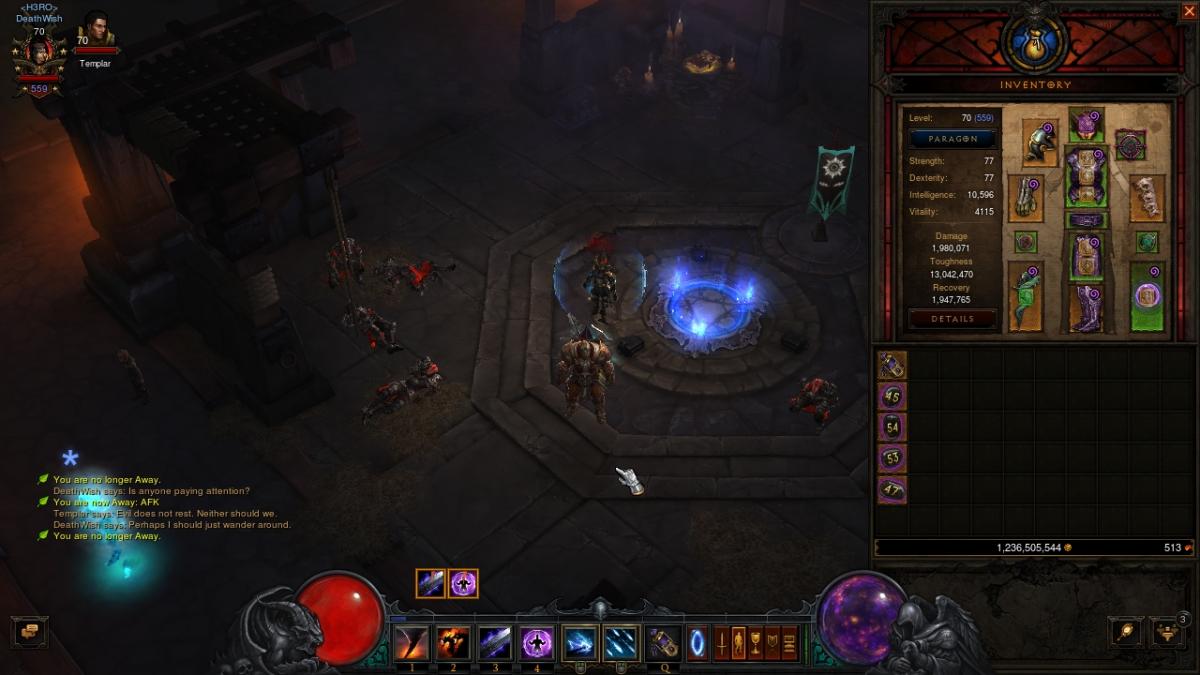Toggle the character inventory menu button
This screenshot has height=675, width=1200.
pyautogui.click(x=738, y=642)
